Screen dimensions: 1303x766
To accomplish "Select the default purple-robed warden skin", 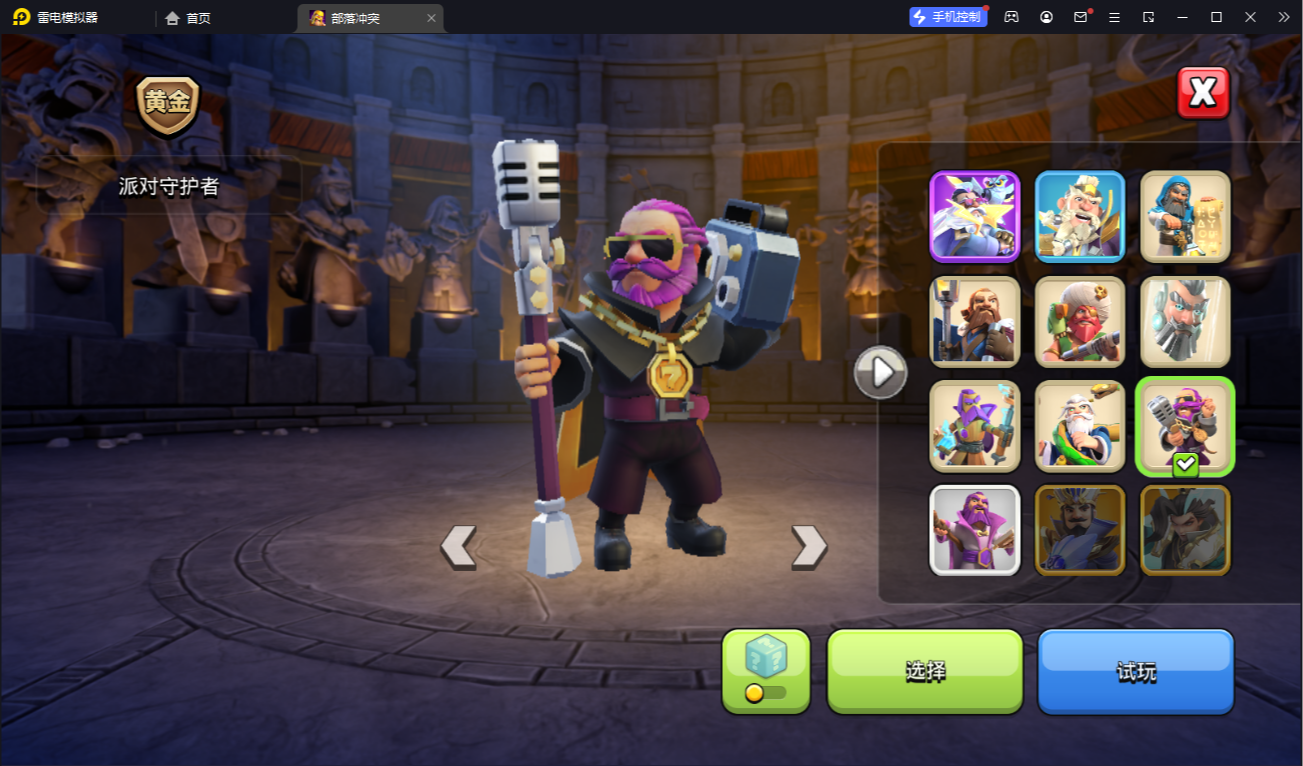I will coord(975,530).
